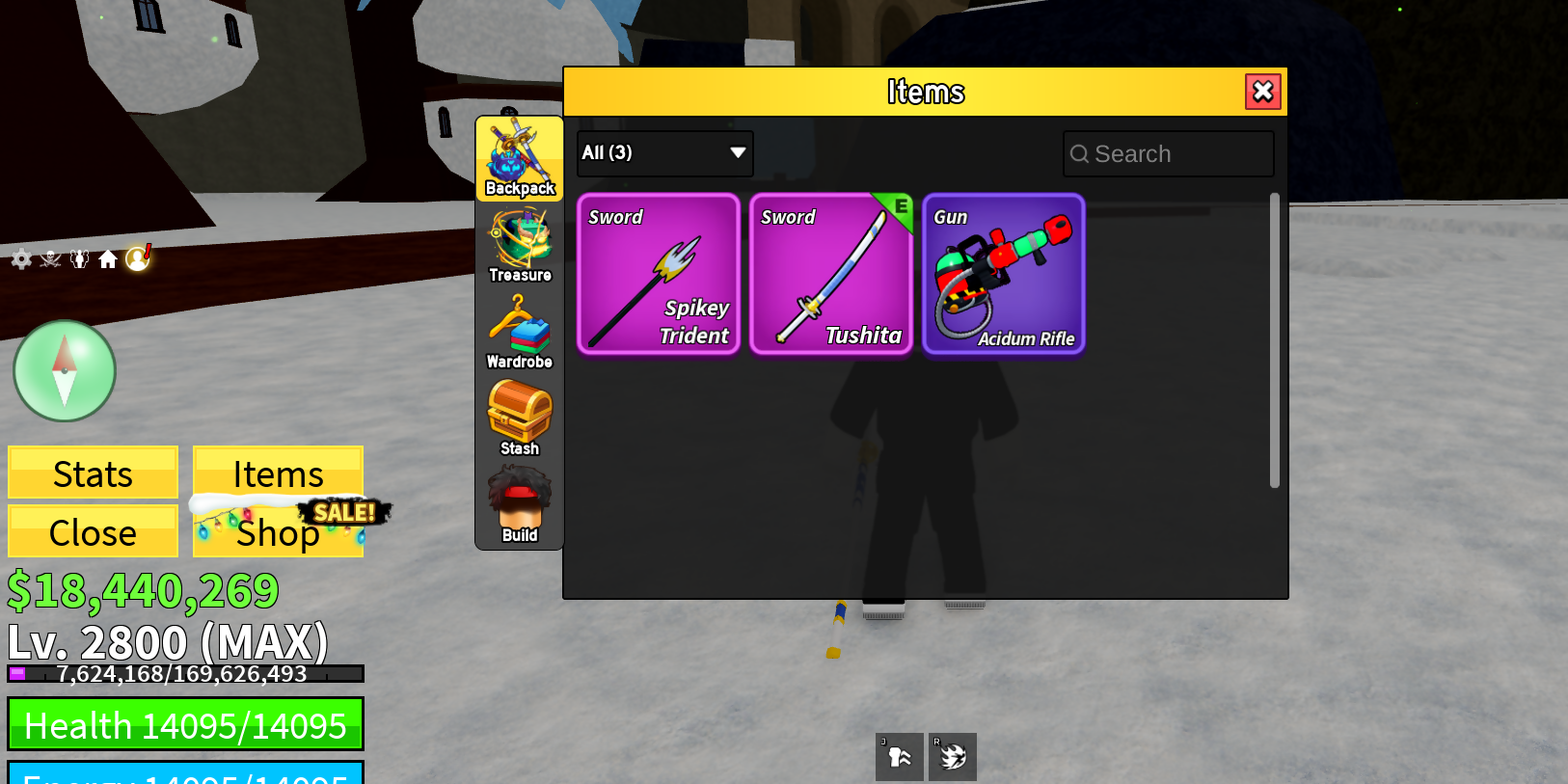Screen dimensions: 1568x784
Task: Click the Health bar
Action: (185, 724)
